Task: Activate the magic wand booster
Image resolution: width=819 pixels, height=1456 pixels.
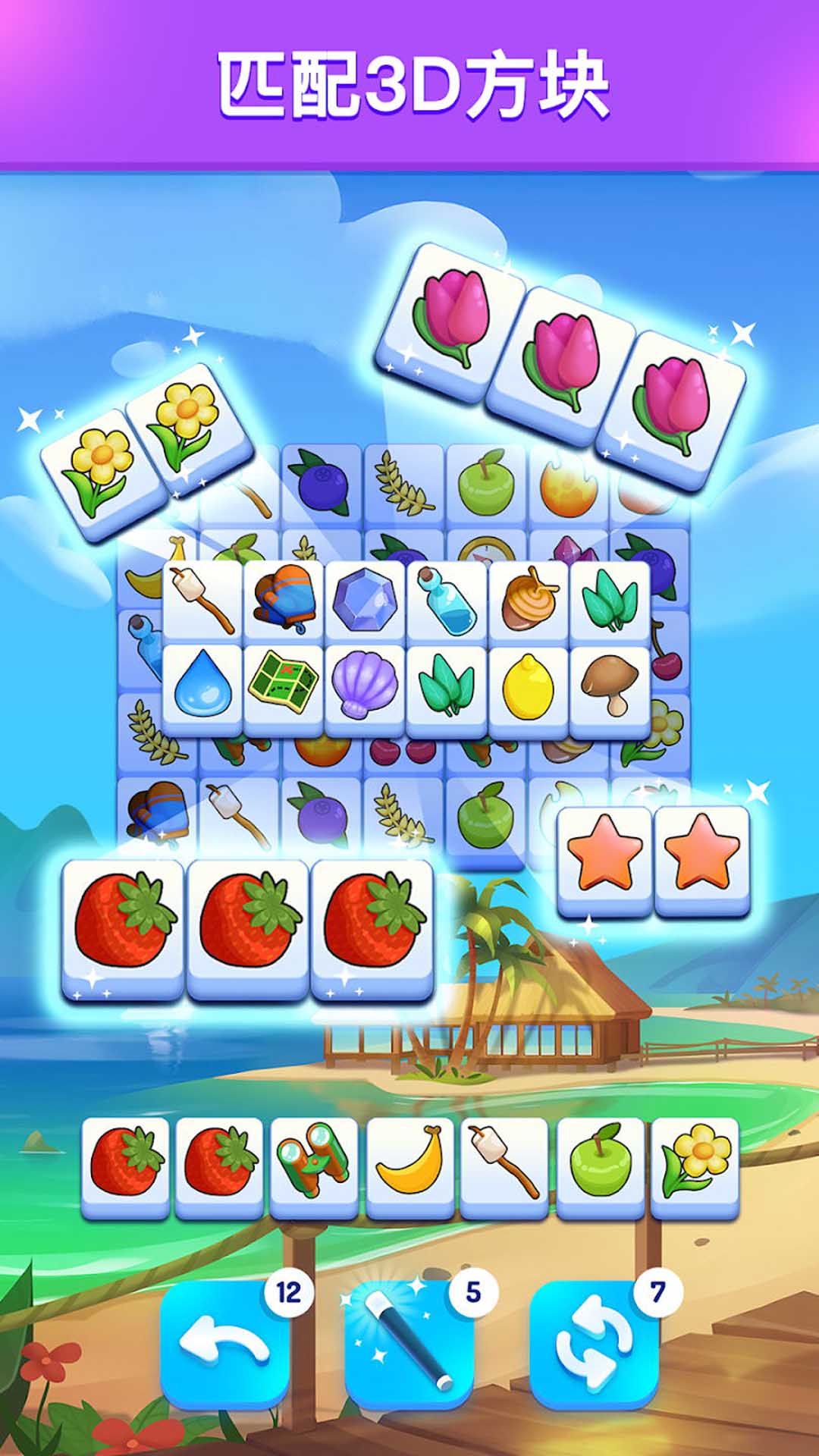Action: click(x=409, y=1345)
